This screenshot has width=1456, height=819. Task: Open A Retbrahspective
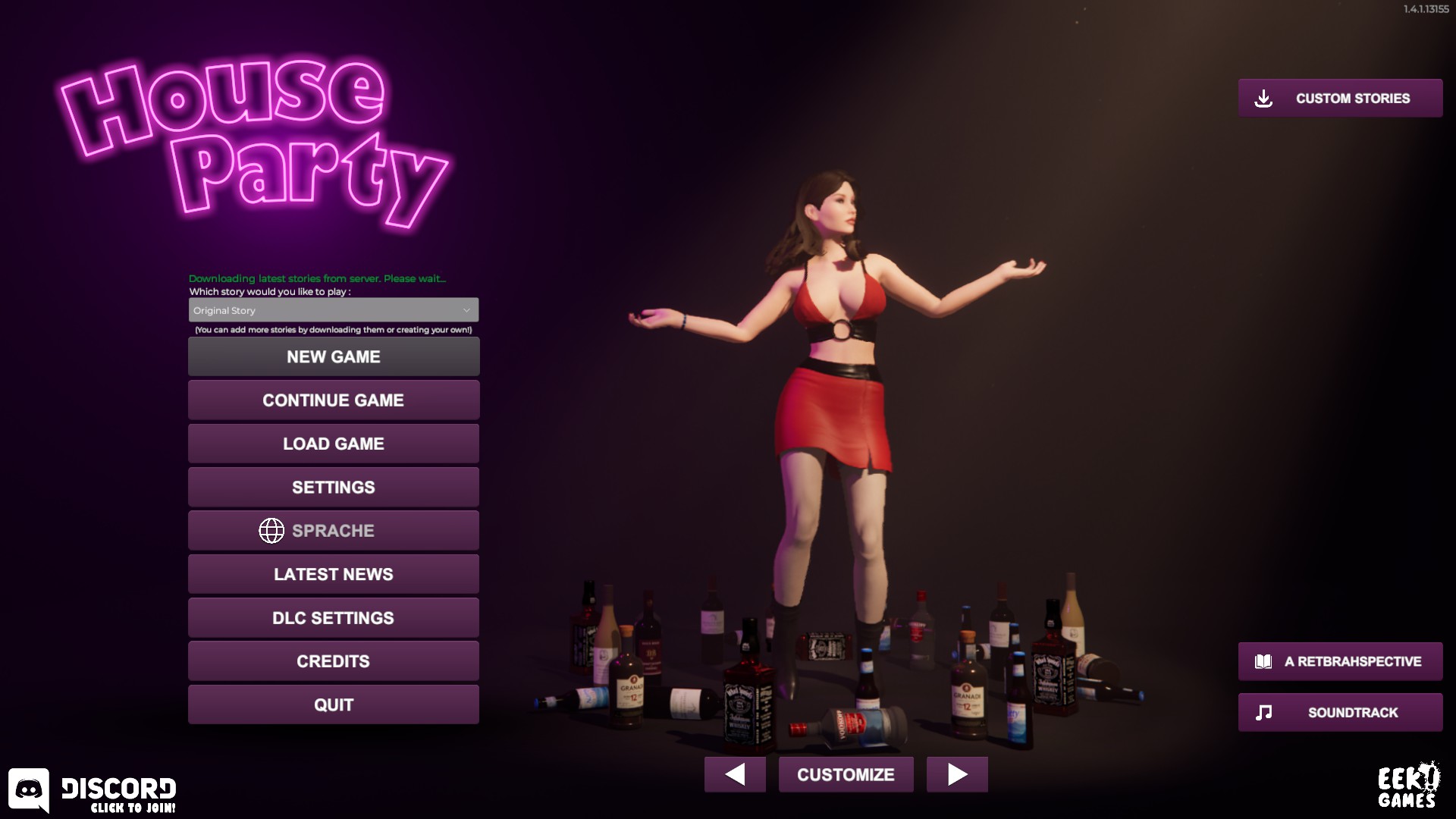[1340, 661]
